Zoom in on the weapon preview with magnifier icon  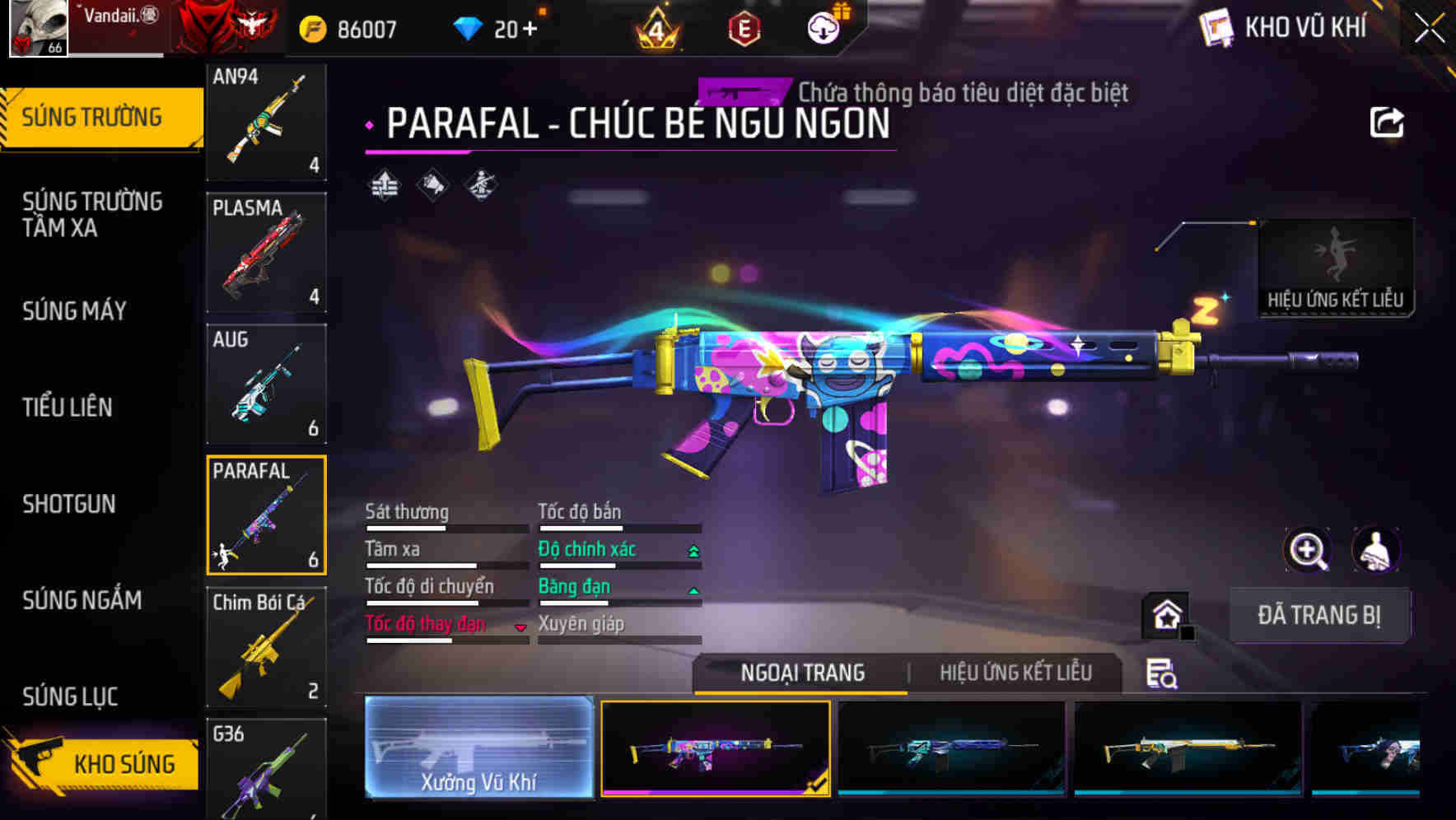(x=1306, y=550)
